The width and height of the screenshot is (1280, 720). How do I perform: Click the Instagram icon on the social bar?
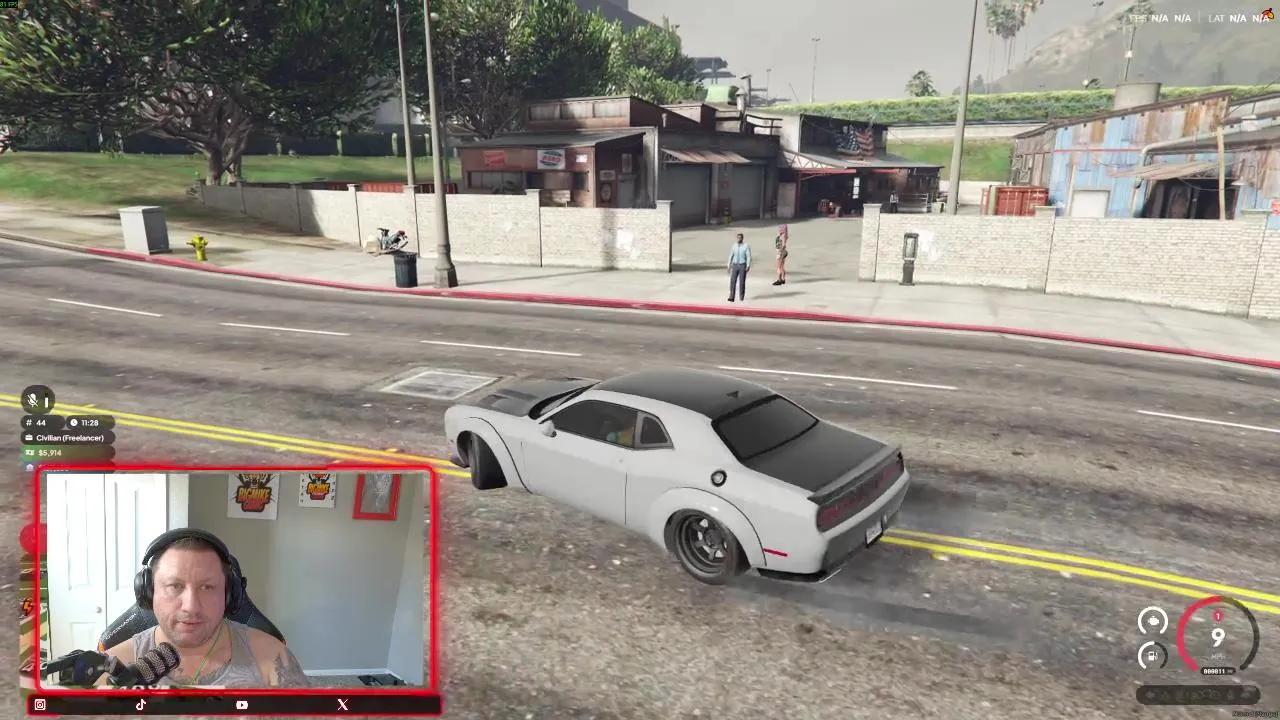40,704
